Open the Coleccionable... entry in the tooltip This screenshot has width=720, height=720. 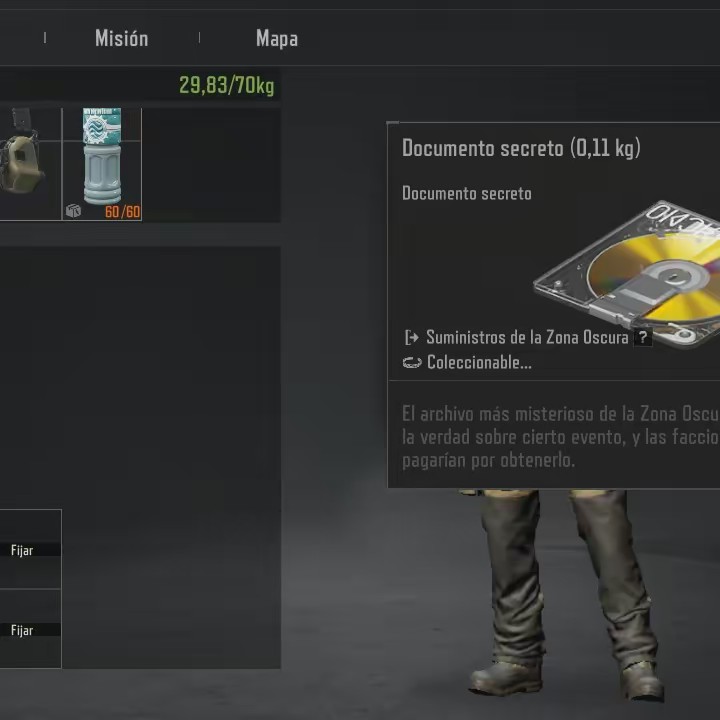[x=478, y=363]
